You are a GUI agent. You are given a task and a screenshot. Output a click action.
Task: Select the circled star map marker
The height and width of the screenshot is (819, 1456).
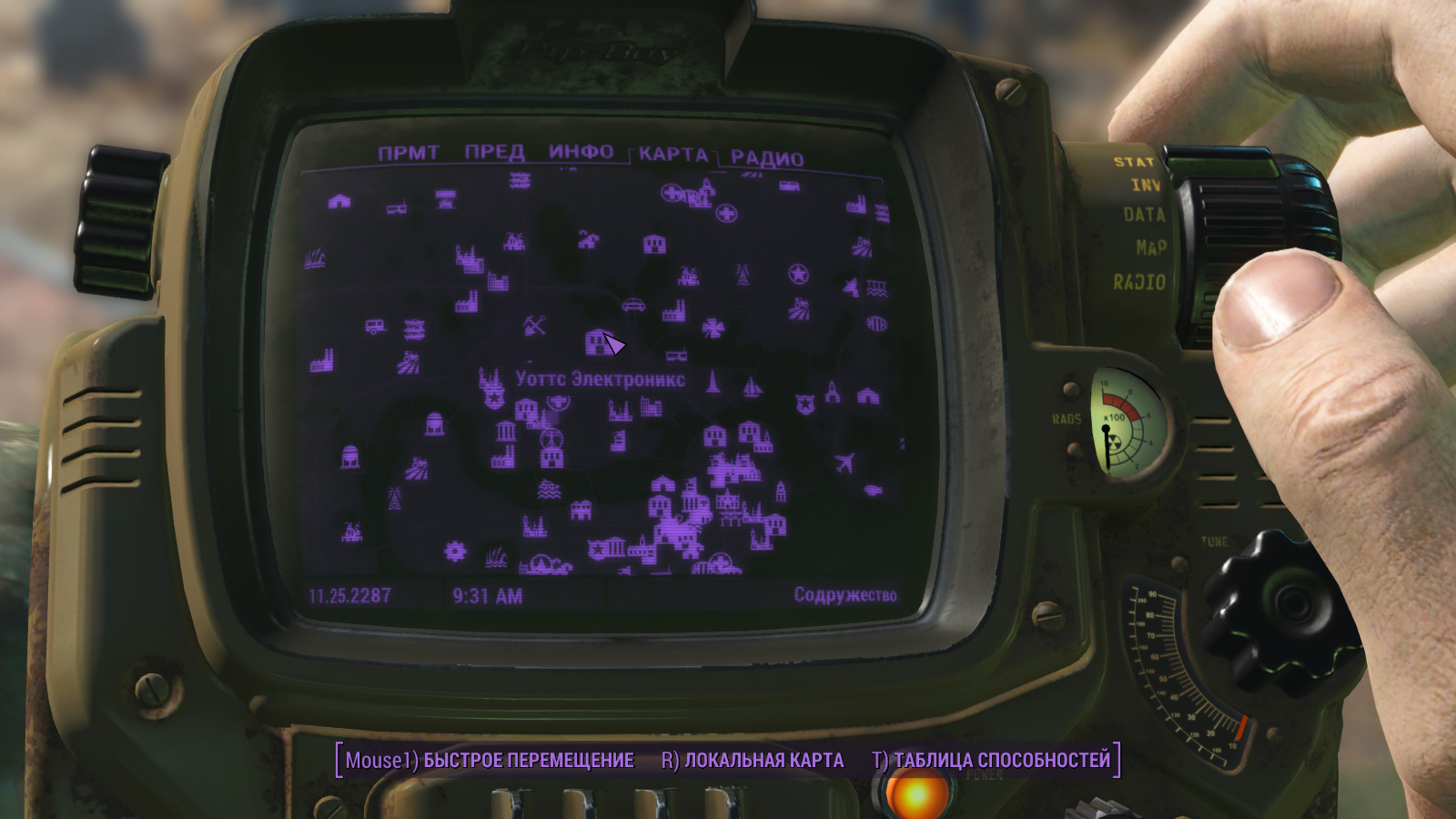(798, 274)
